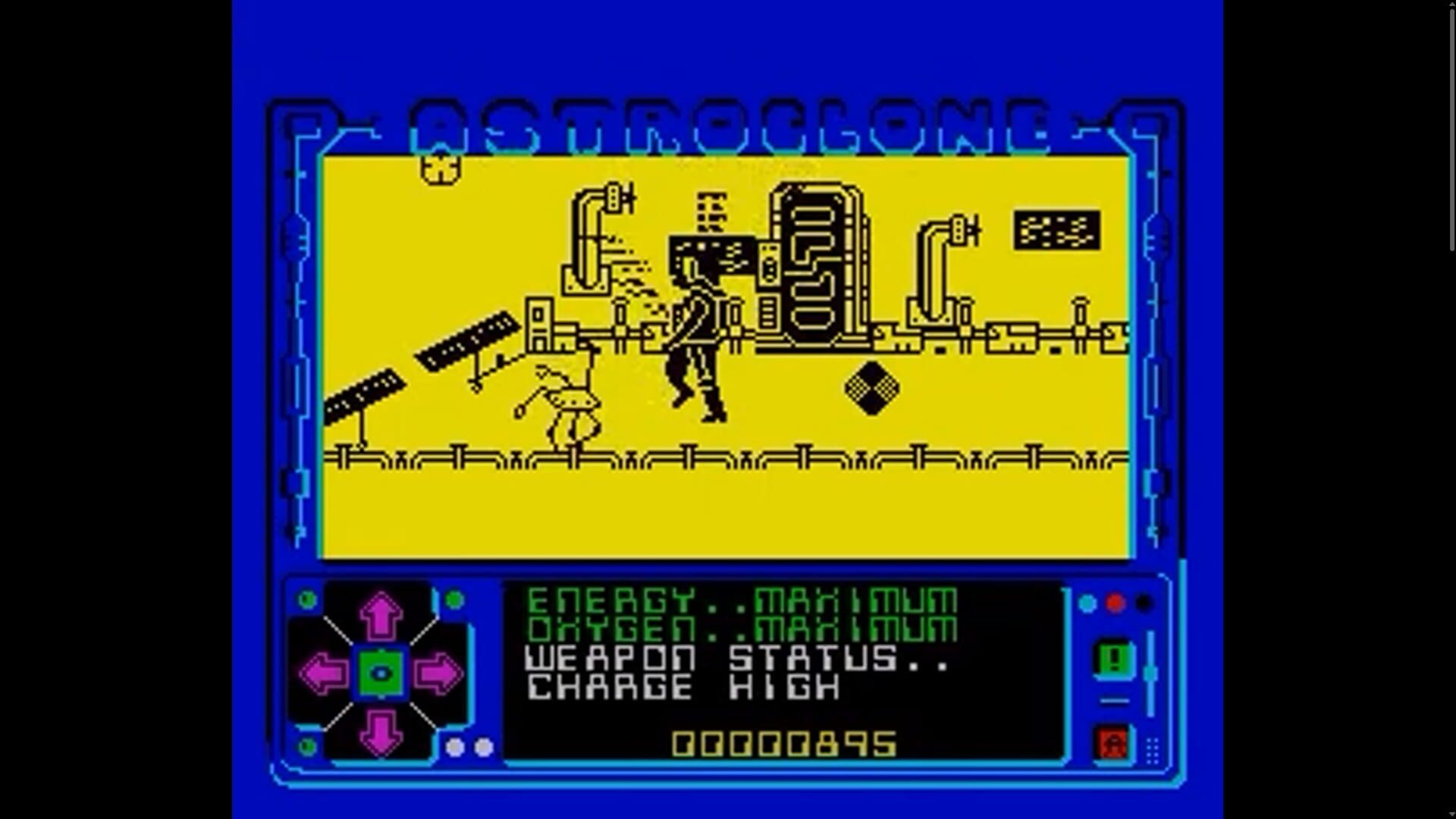Image resolution: width=1456 pixels, height=819 pixels.
Task: Toggle the cyan status light on the right console
Action: coord(1087,603)
